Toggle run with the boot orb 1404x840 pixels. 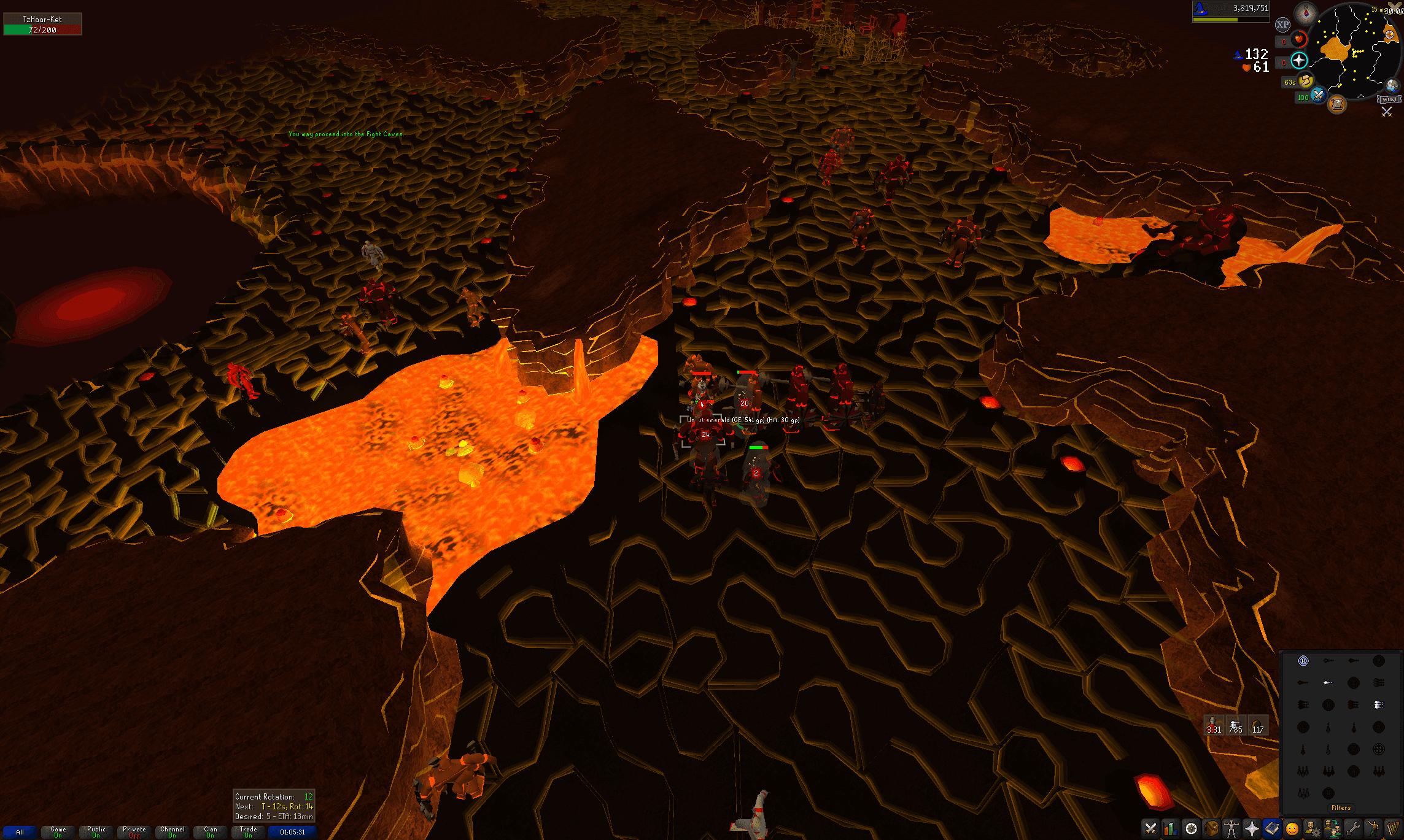click(1306, 80)
